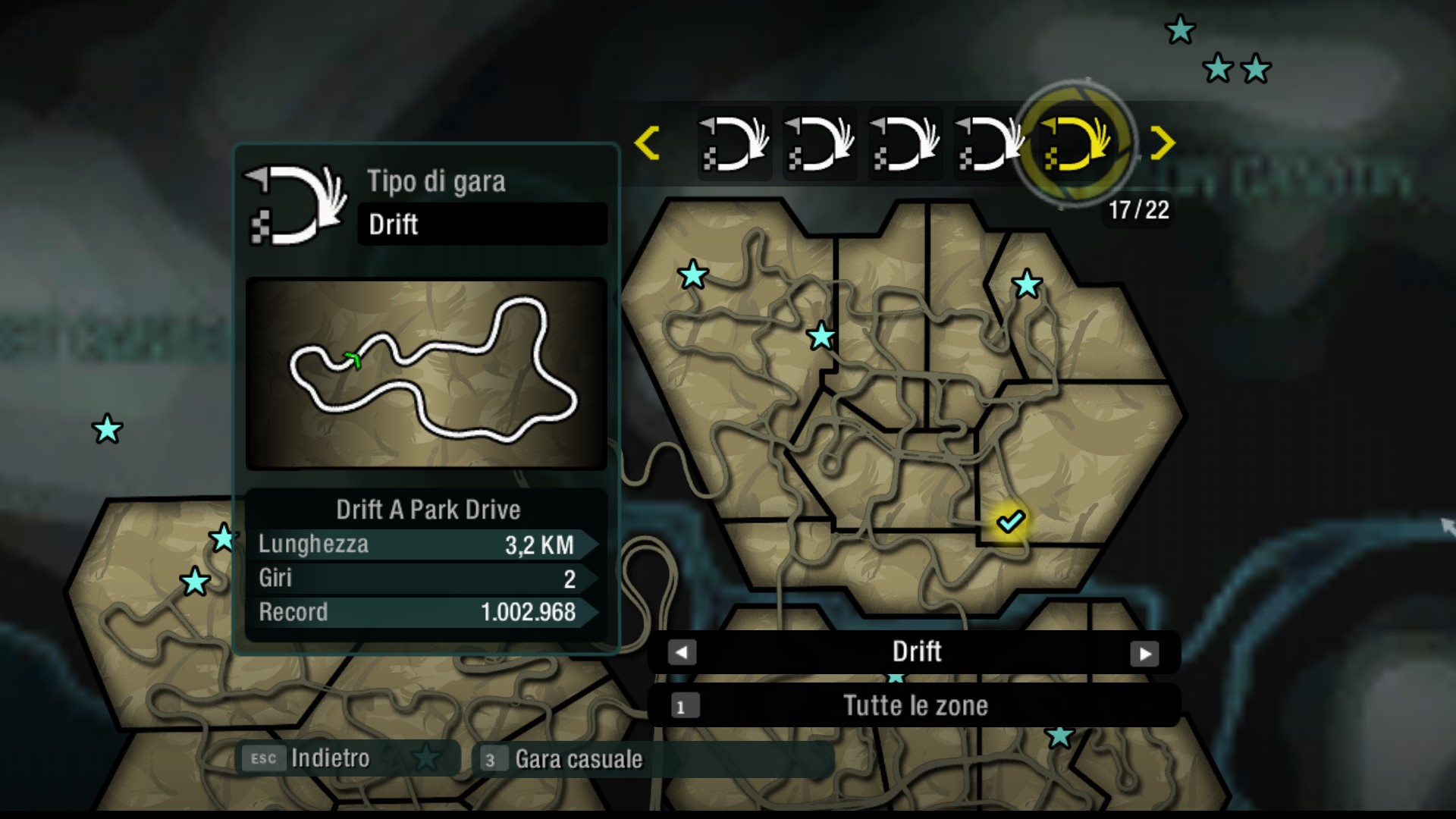Click the Drift A Park Drive track preview
Image resolution: width=1456 pixels, height=819 pixels.
click(426, 373)
